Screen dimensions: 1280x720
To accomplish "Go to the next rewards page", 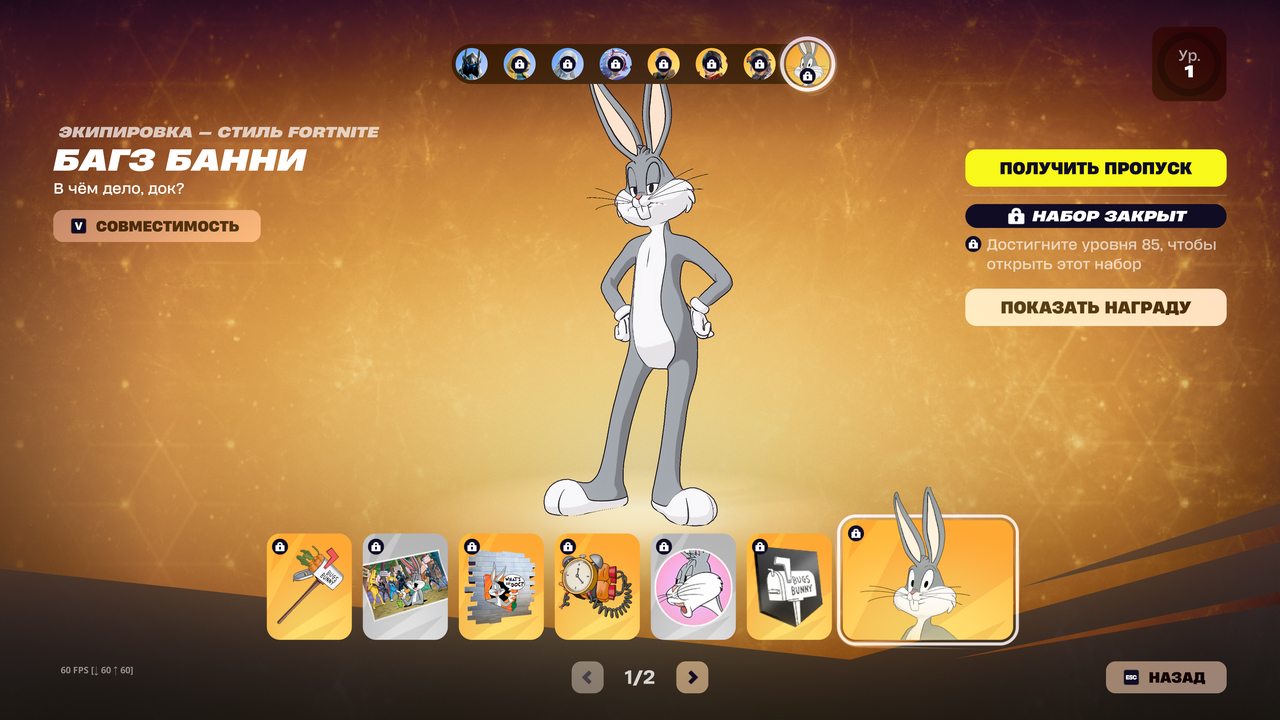I will [692, 677].
